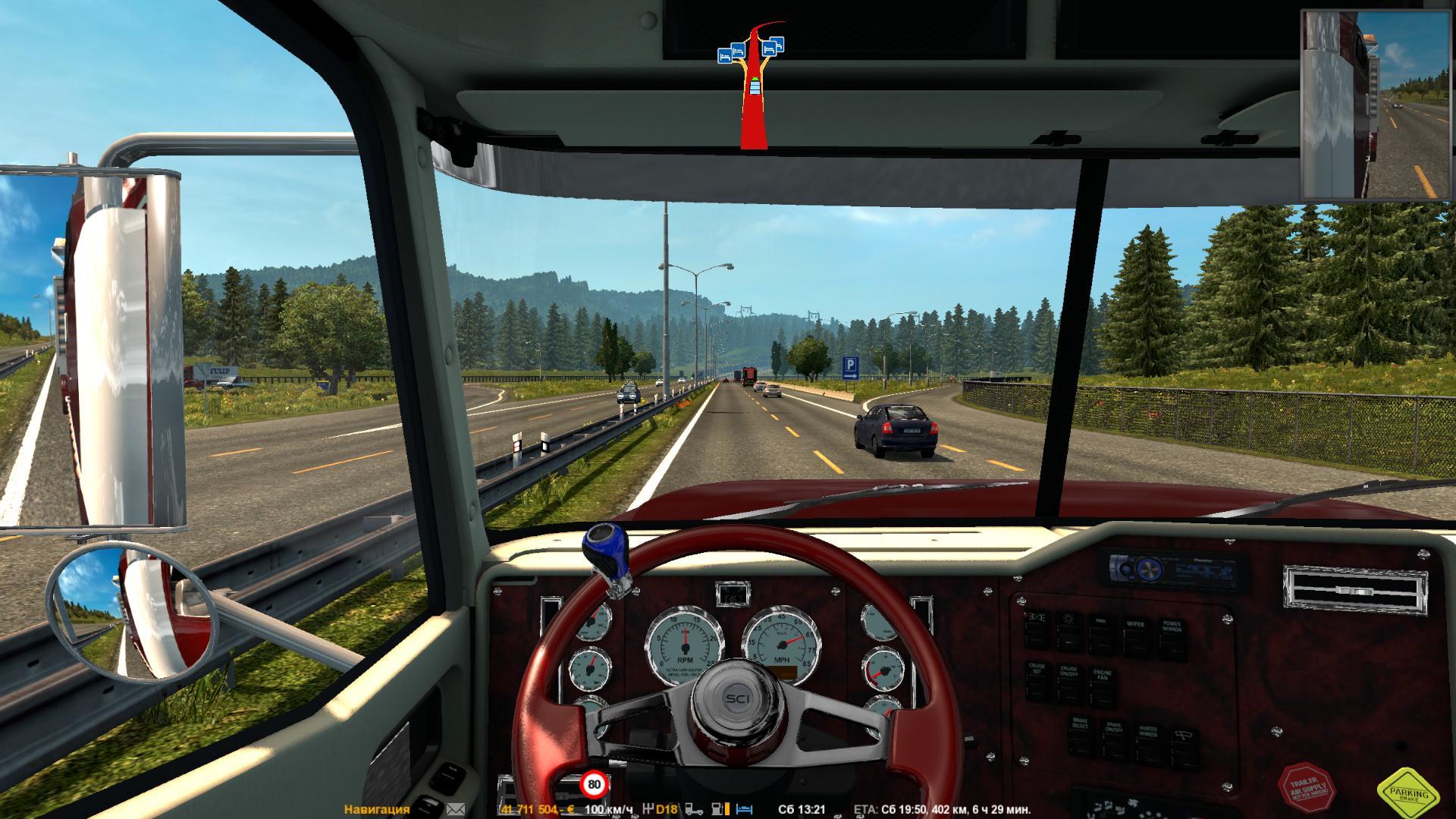Click the 80 speed limit sign indicator
This screenshot has width=1456, height=819.
(x=594, y=785)
